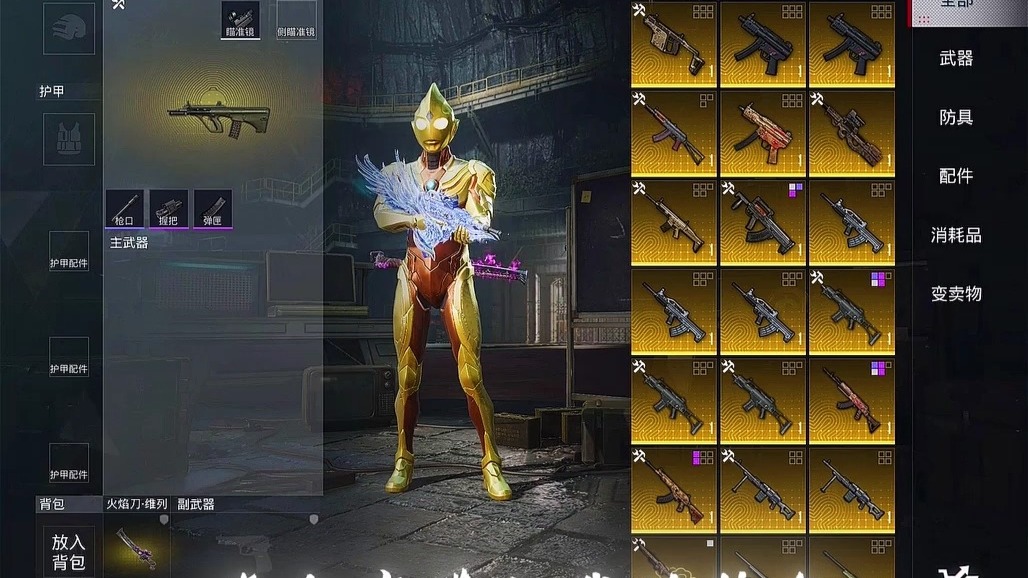Screen dimensions: 1028x578
Task: Open the body armor vest slot
Action: tap(69, 139)
